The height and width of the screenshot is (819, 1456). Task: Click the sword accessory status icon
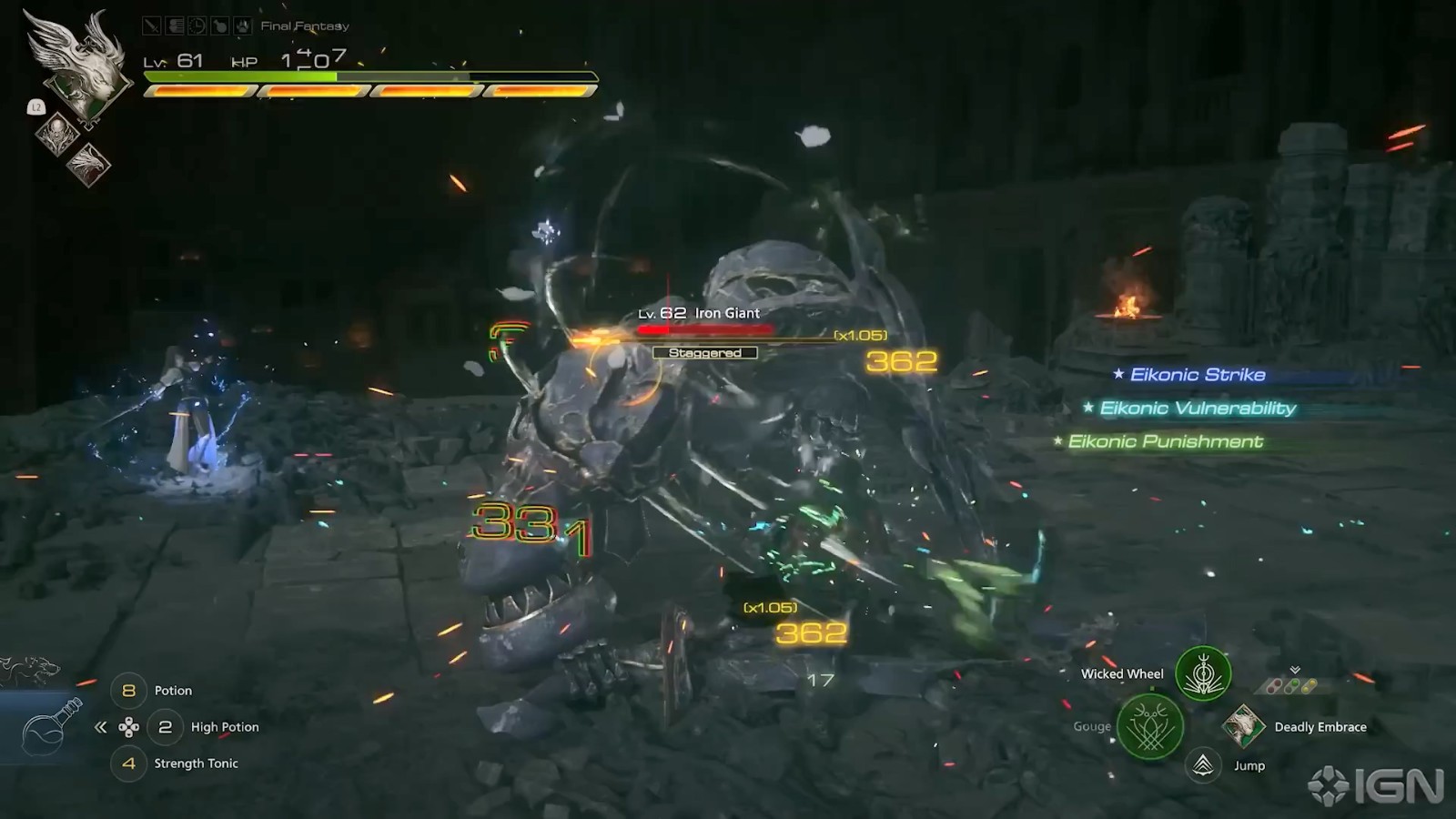pyautogui.click(x=152, y=26)
